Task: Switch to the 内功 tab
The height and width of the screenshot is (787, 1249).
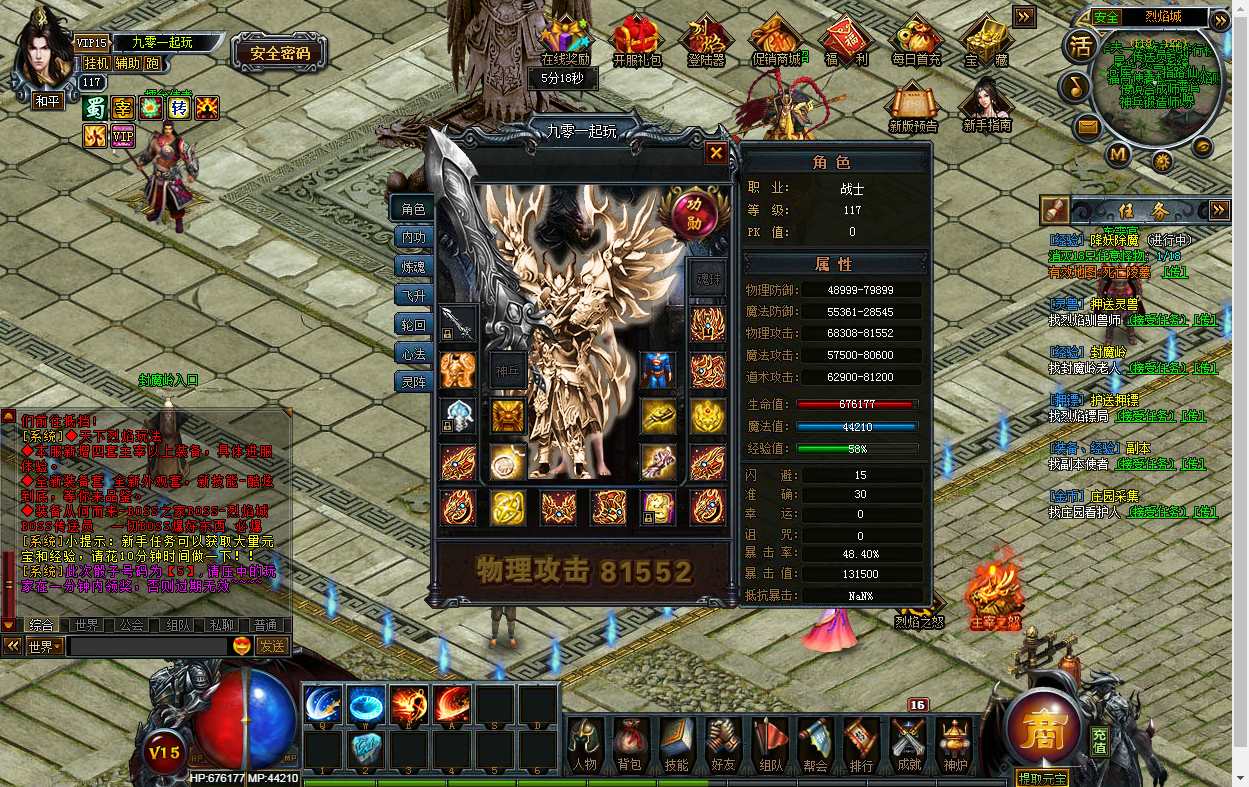Action: pyautogui.click(x=413, y=238)
